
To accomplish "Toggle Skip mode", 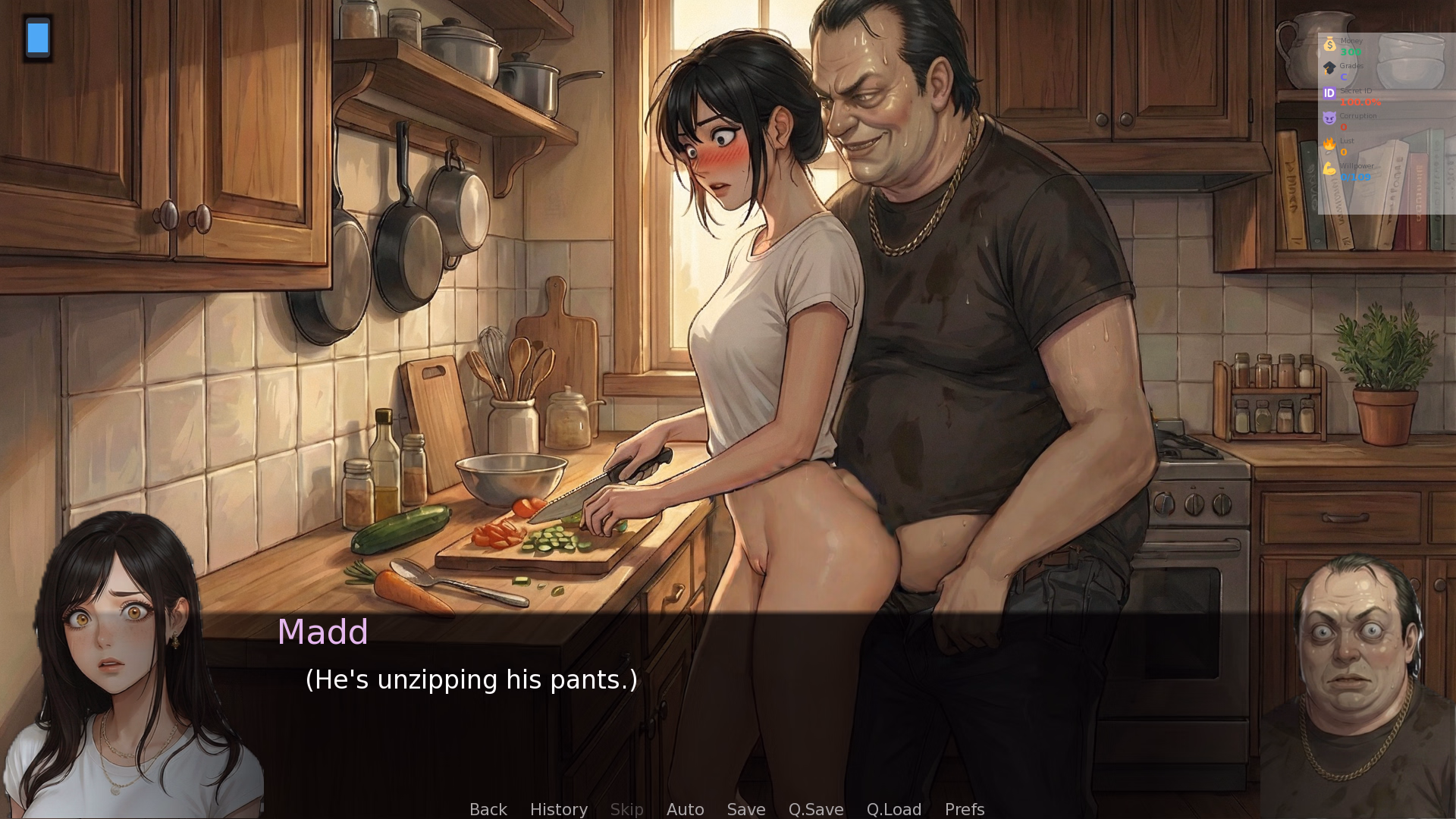I will 626,809.
